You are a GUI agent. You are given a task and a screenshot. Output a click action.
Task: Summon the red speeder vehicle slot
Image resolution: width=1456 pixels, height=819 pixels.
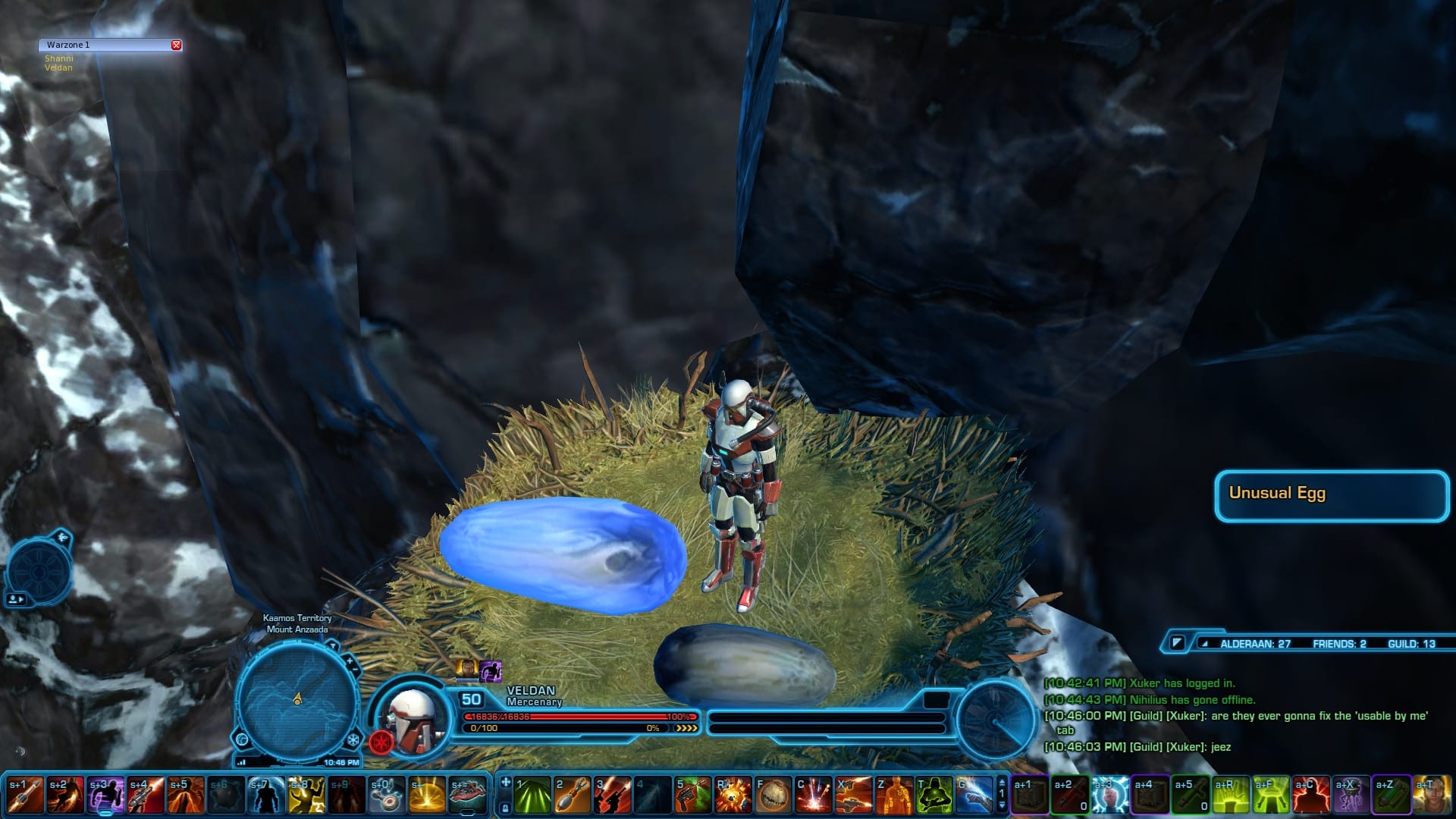pyautogui.click(x=467, y=795)
